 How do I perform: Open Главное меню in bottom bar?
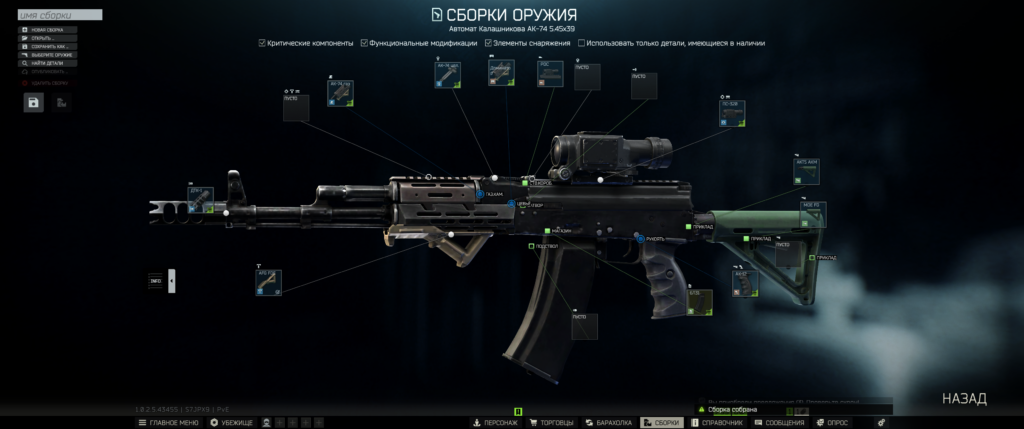click(x=168, y=423)
